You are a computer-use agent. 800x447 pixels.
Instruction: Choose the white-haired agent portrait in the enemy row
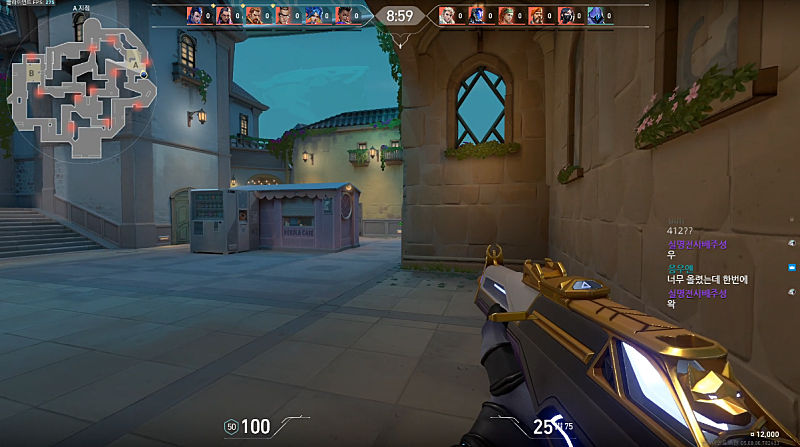pyautogui.click(x=447, y=15)
